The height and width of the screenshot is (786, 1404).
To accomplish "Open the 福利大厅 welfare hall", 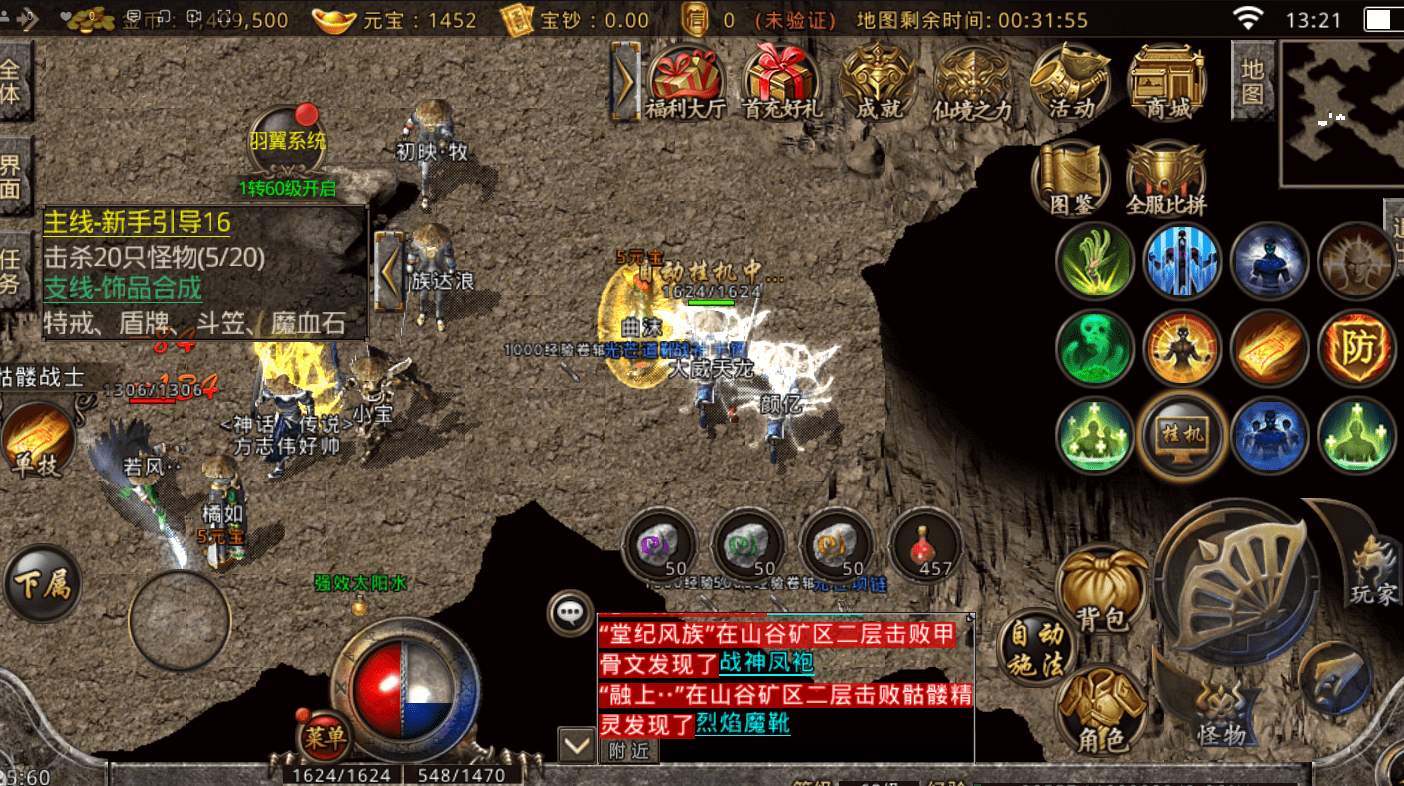I will (685, 82).
